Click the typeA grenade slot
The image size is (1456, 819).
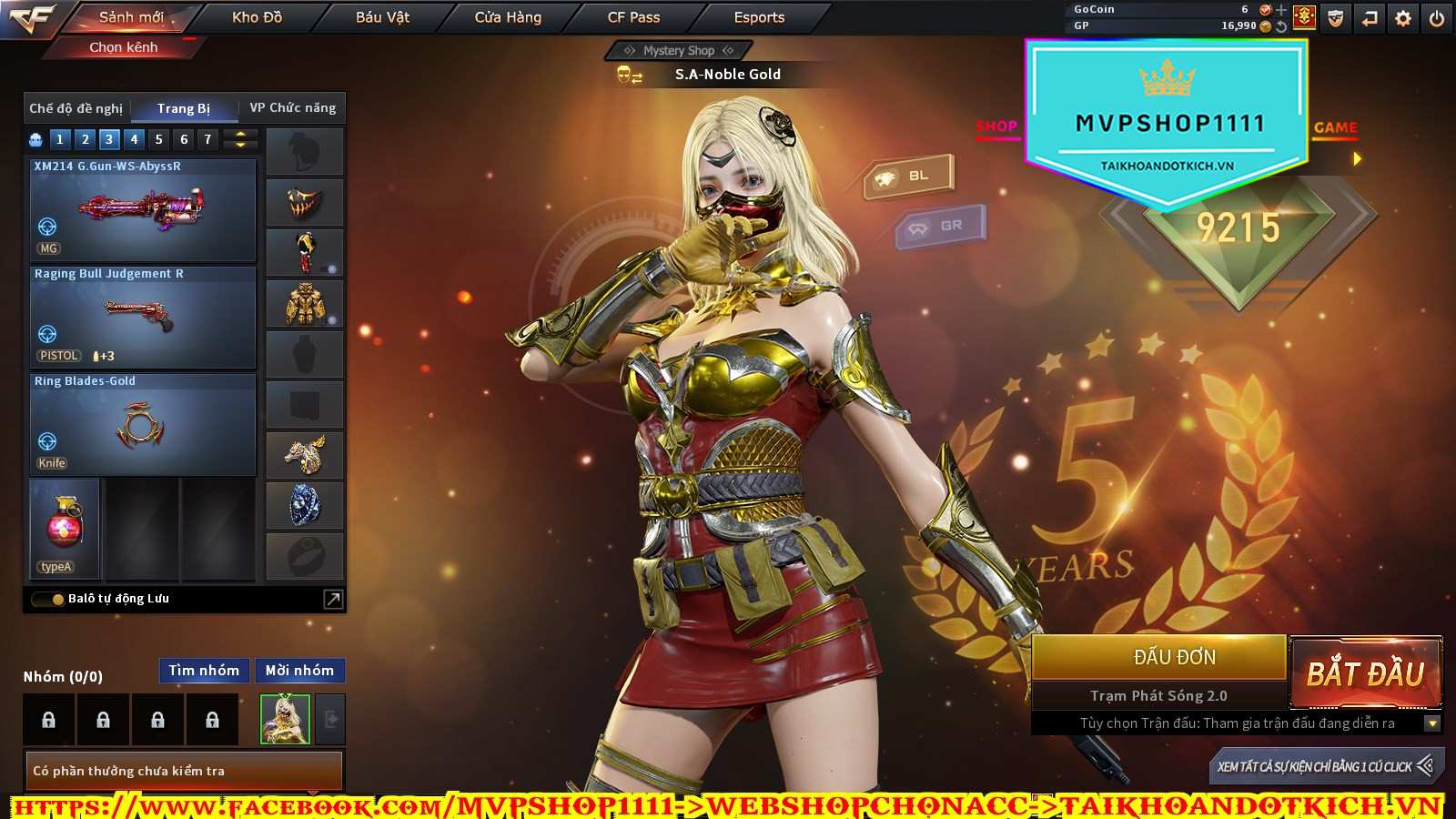point(65,529)
